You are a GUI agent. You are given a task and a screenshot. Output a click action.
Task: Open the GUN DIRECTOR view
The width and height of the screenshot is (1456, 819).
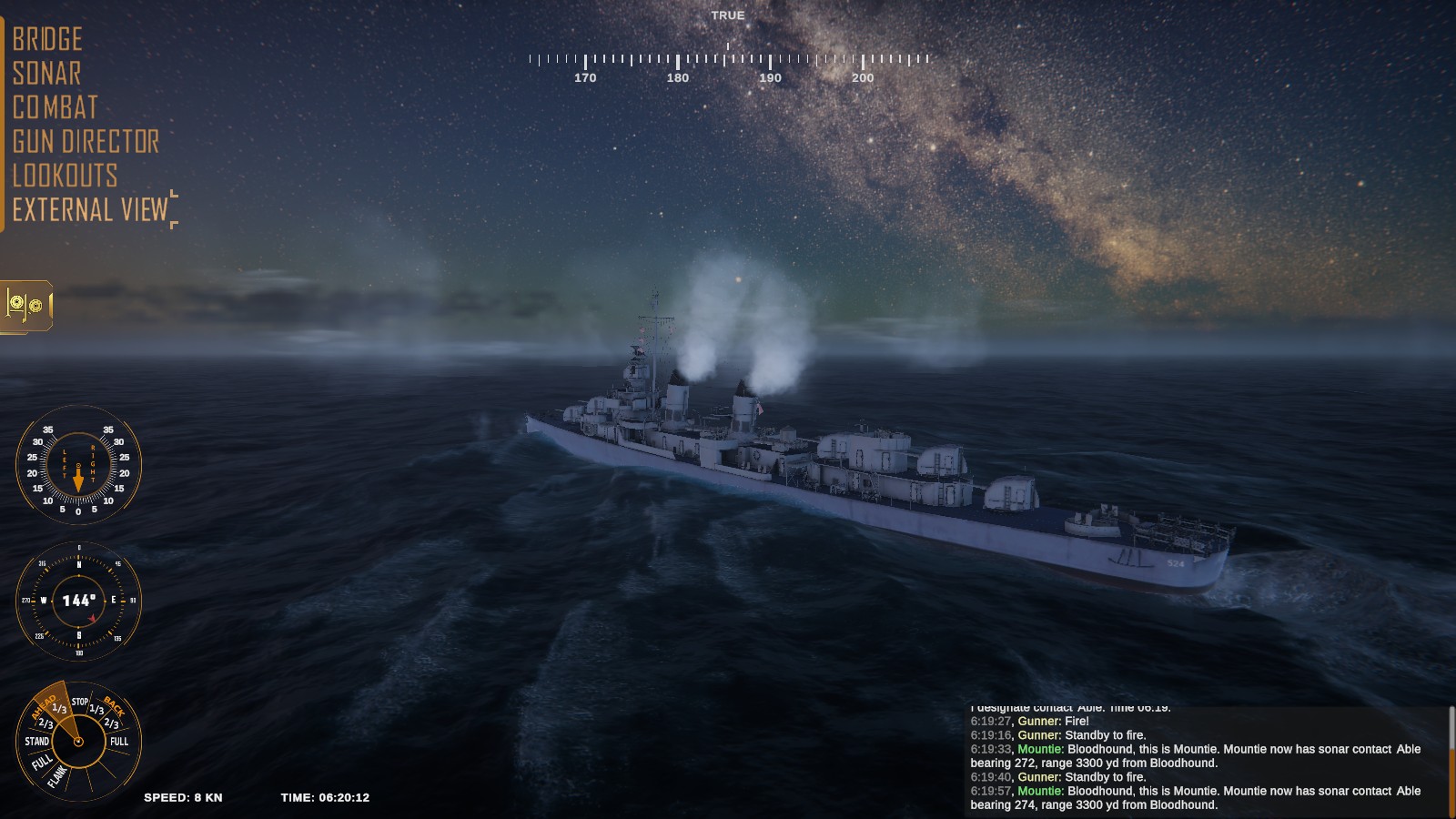84,142
